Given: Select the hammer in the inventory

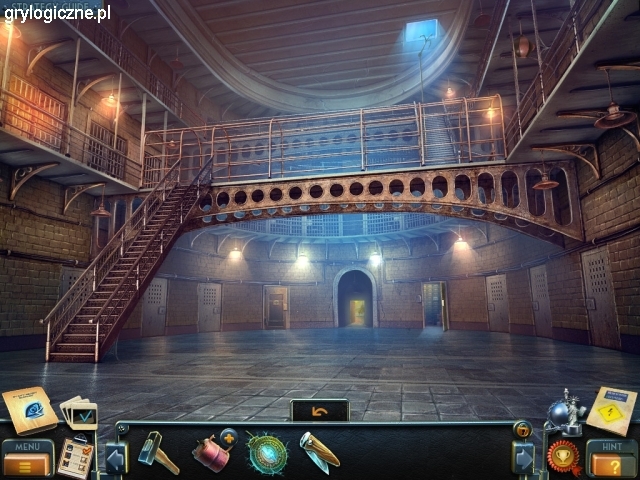Looking at the screenshot, I should click(157, 452).
